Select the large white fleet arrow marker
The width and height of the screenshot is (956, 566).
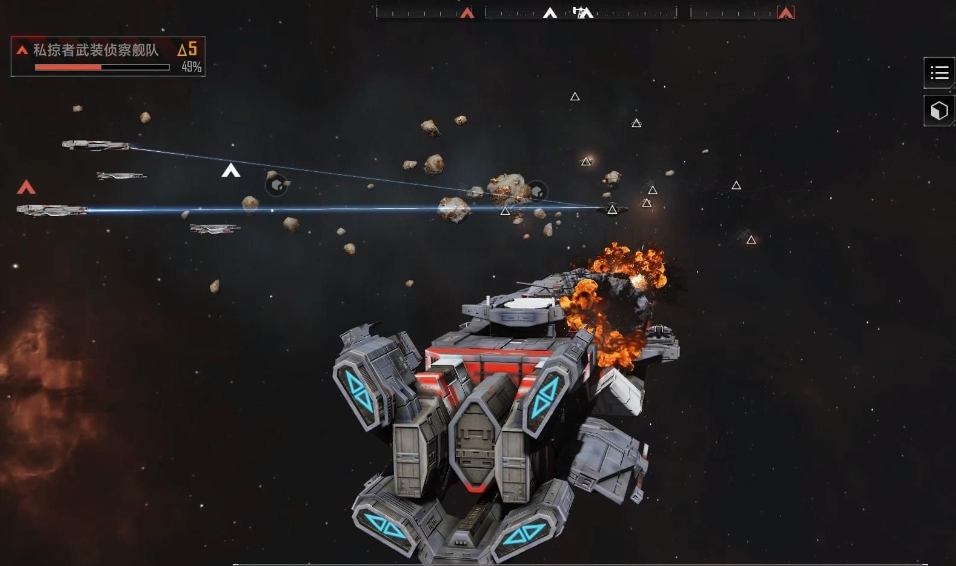point(231,171)
